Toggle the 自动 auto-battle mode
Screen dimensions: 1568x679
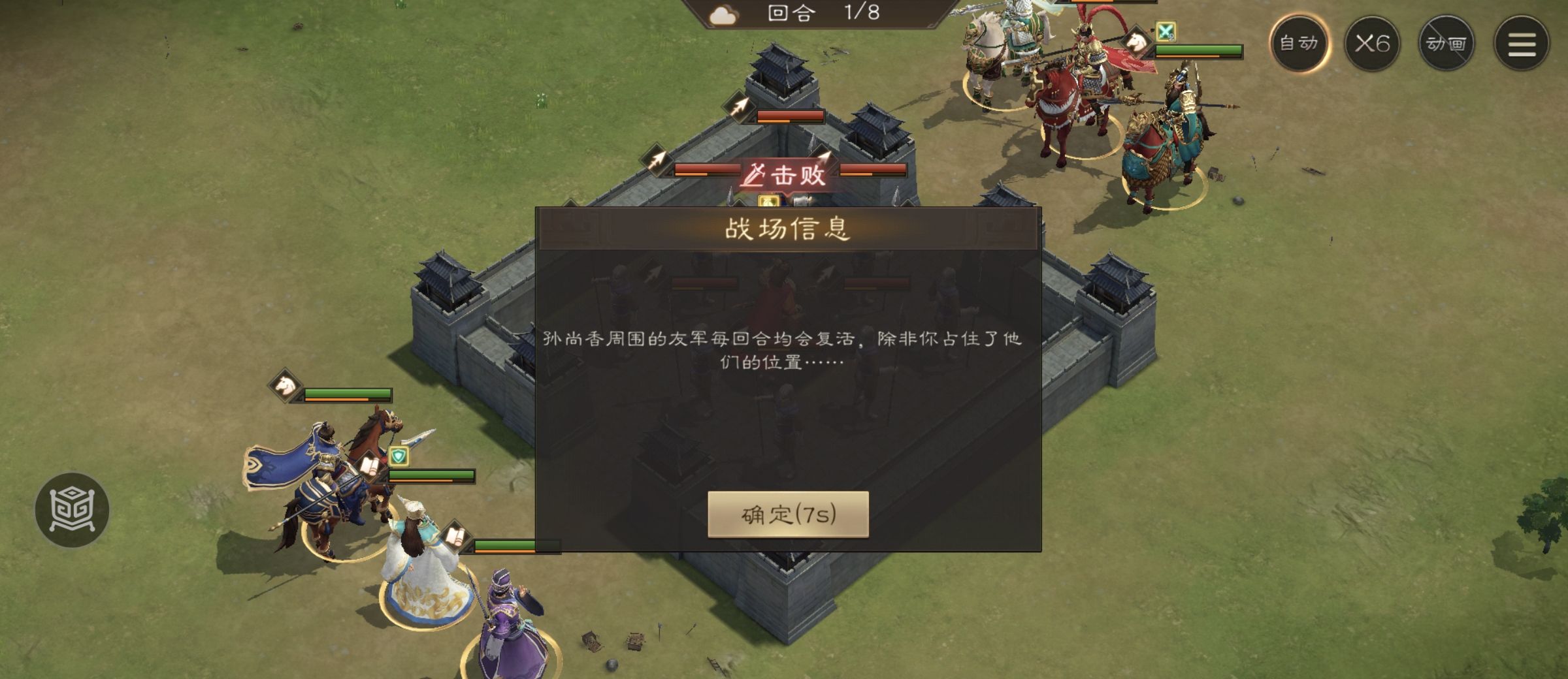(x=1300, y=46)
